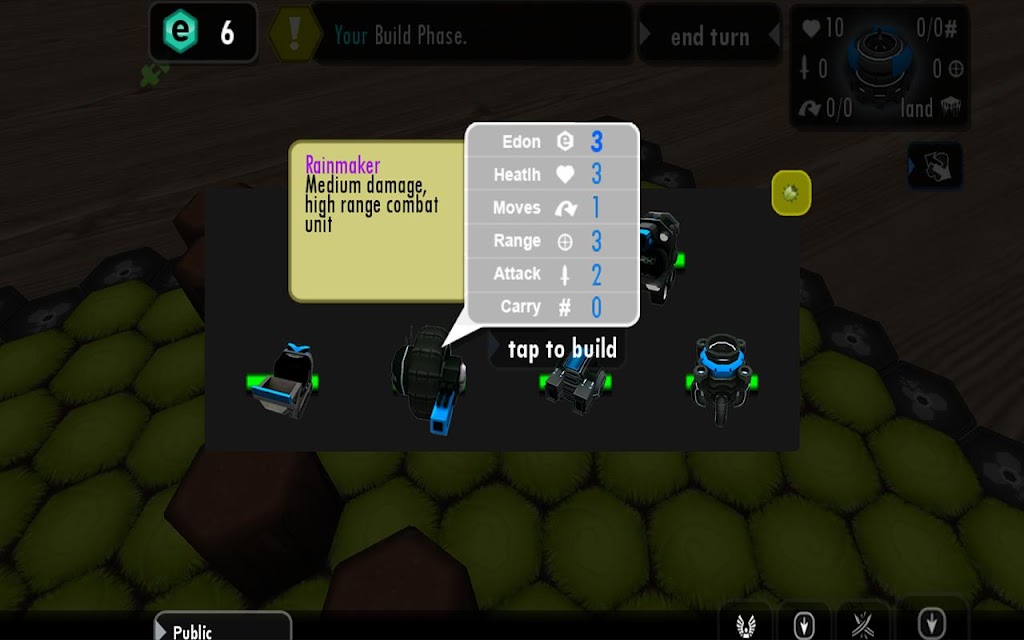
Task: Open the Public chat panel
Action: pos(222,628)
